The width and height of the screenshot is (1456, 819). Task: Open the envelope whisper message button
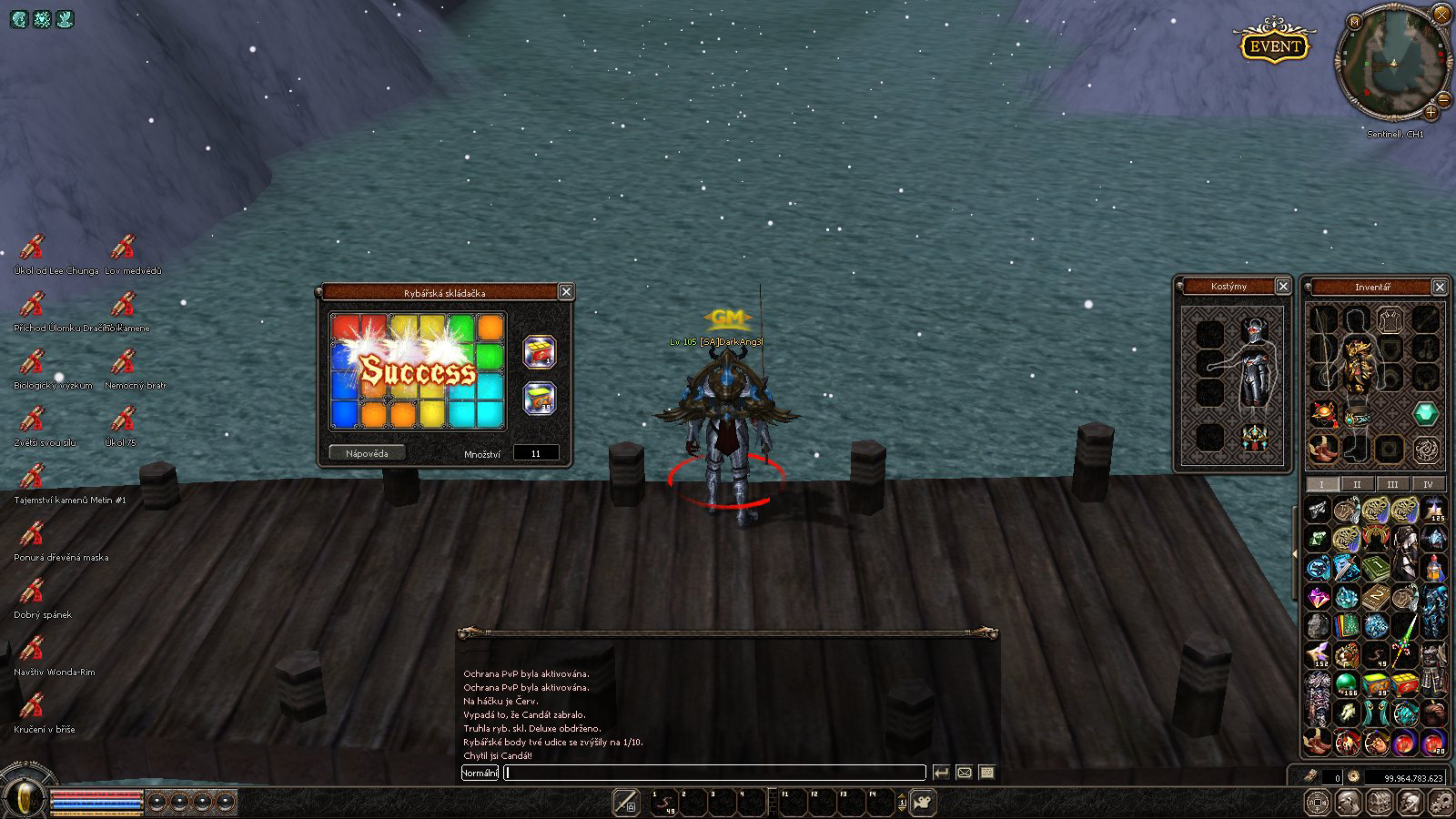[x=965, y=773]
